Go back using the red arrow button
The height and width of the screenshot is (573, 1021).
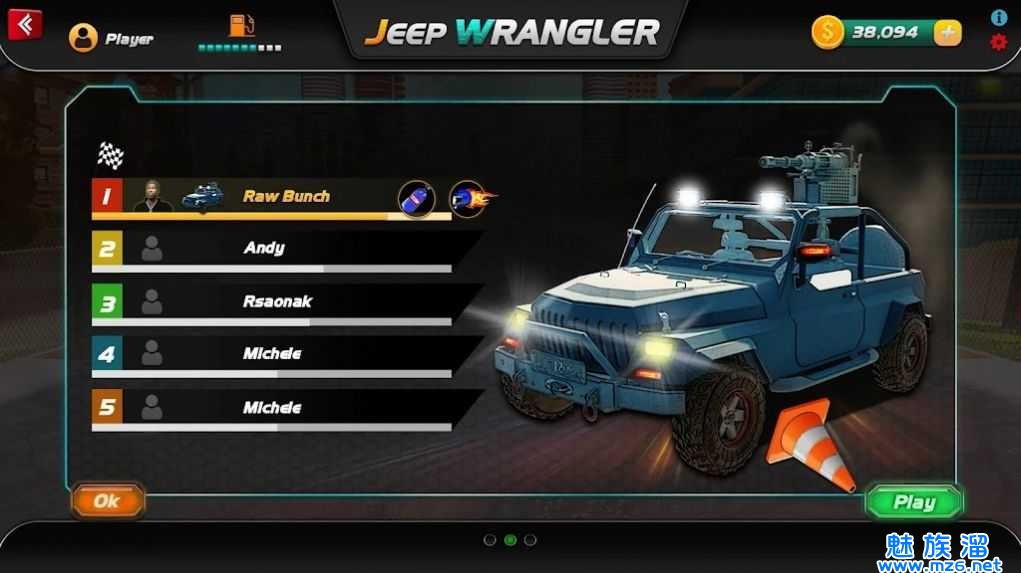click(25, 24)
